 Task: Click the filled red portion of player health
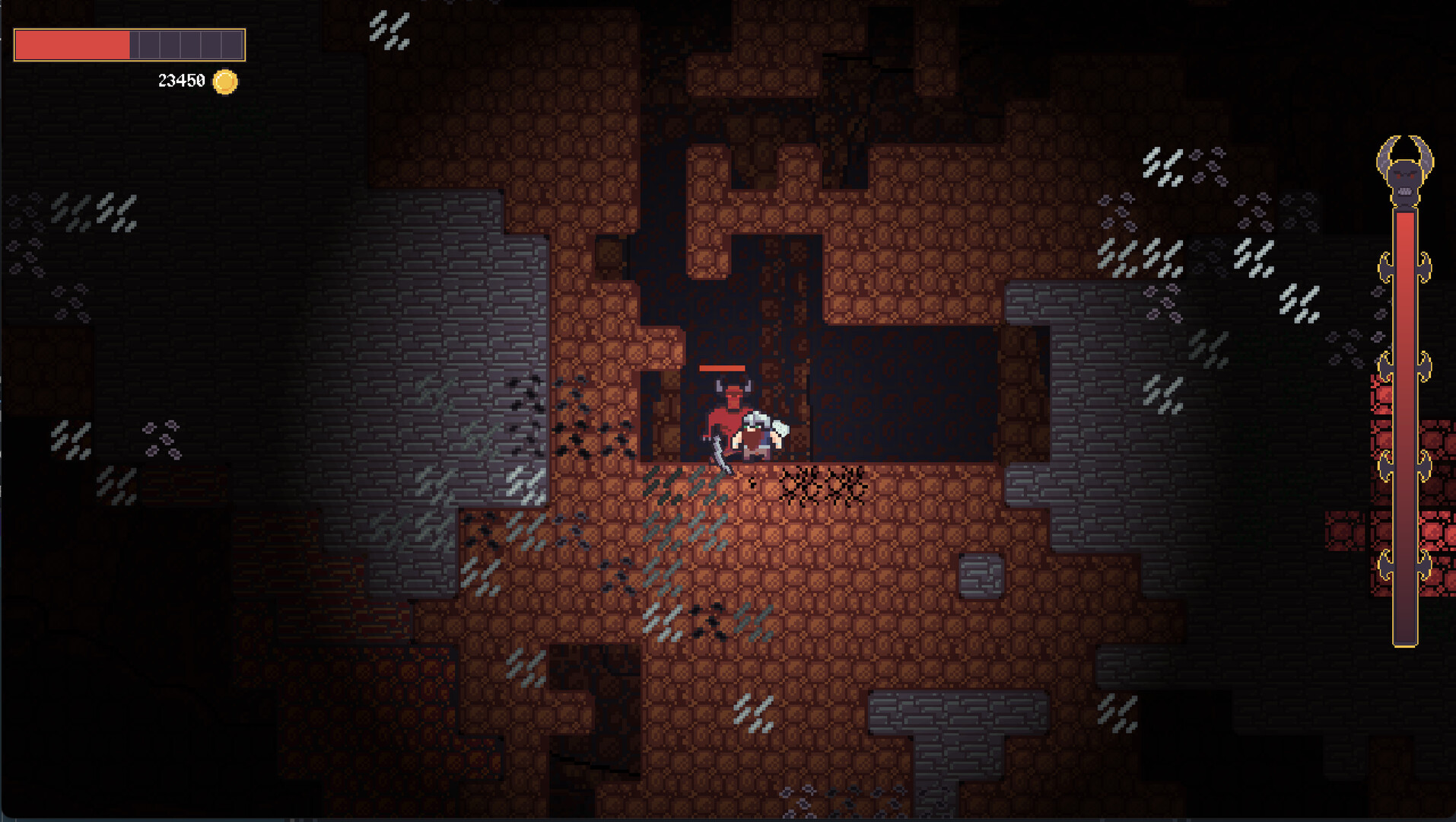coord(72,45)
